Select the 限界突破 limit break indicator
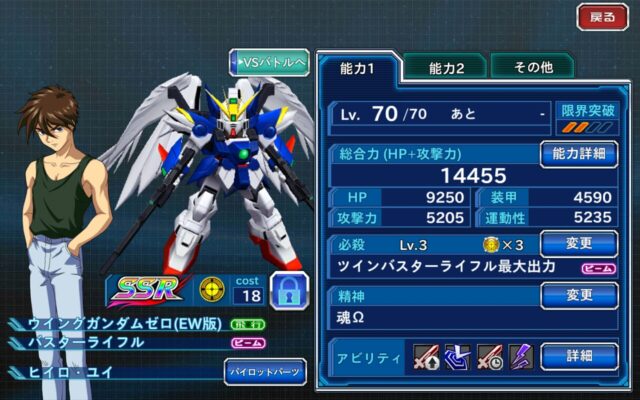 [587, 119]
